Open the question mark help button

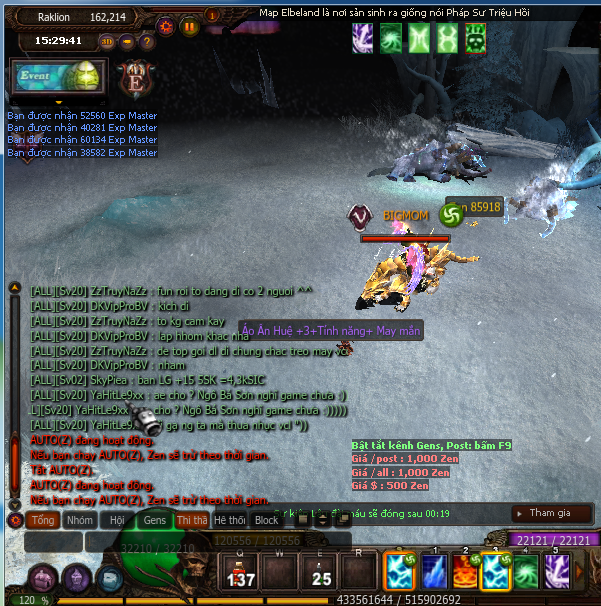click(147, 42)
